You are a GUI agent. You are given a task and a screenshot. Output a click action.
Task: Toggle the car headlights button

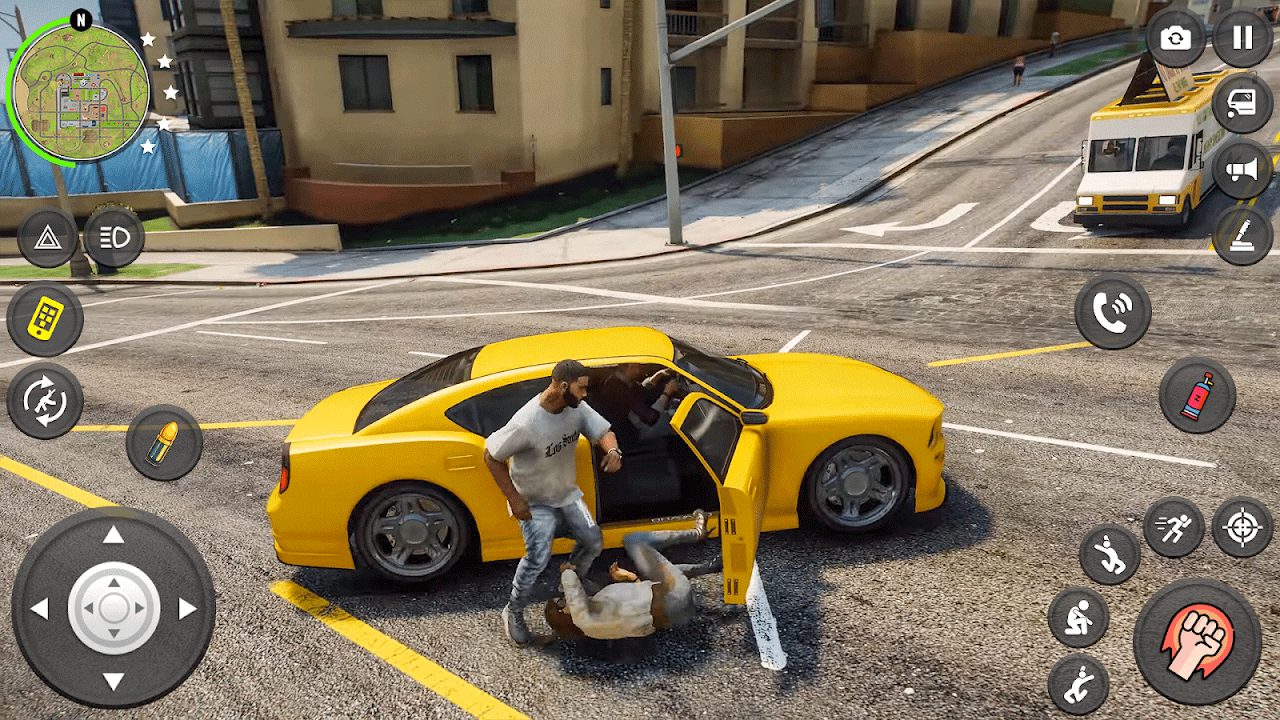pyautogui.click(x=114, y=237)
